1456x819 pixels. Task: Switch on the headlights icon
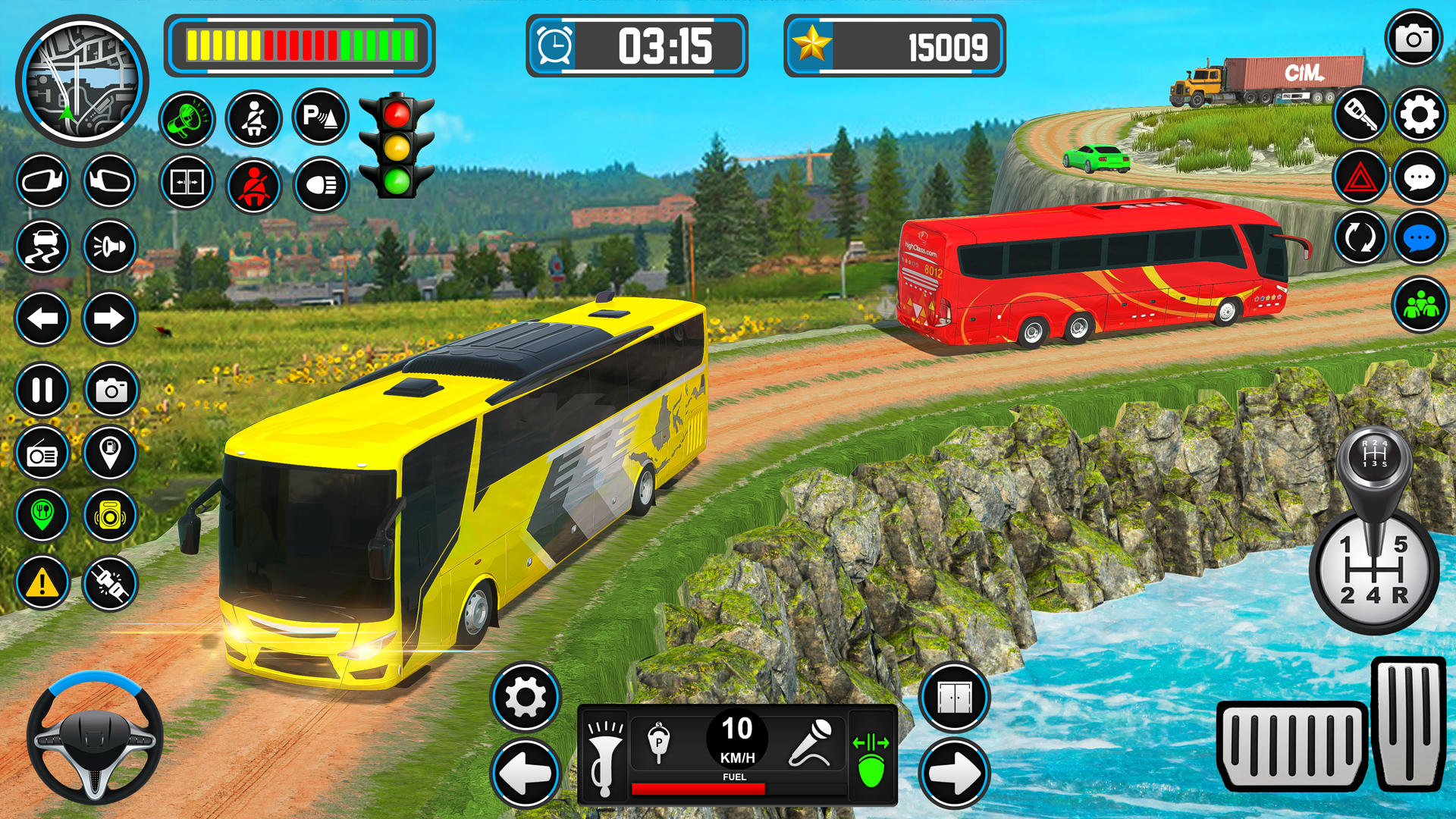[321, 184]
